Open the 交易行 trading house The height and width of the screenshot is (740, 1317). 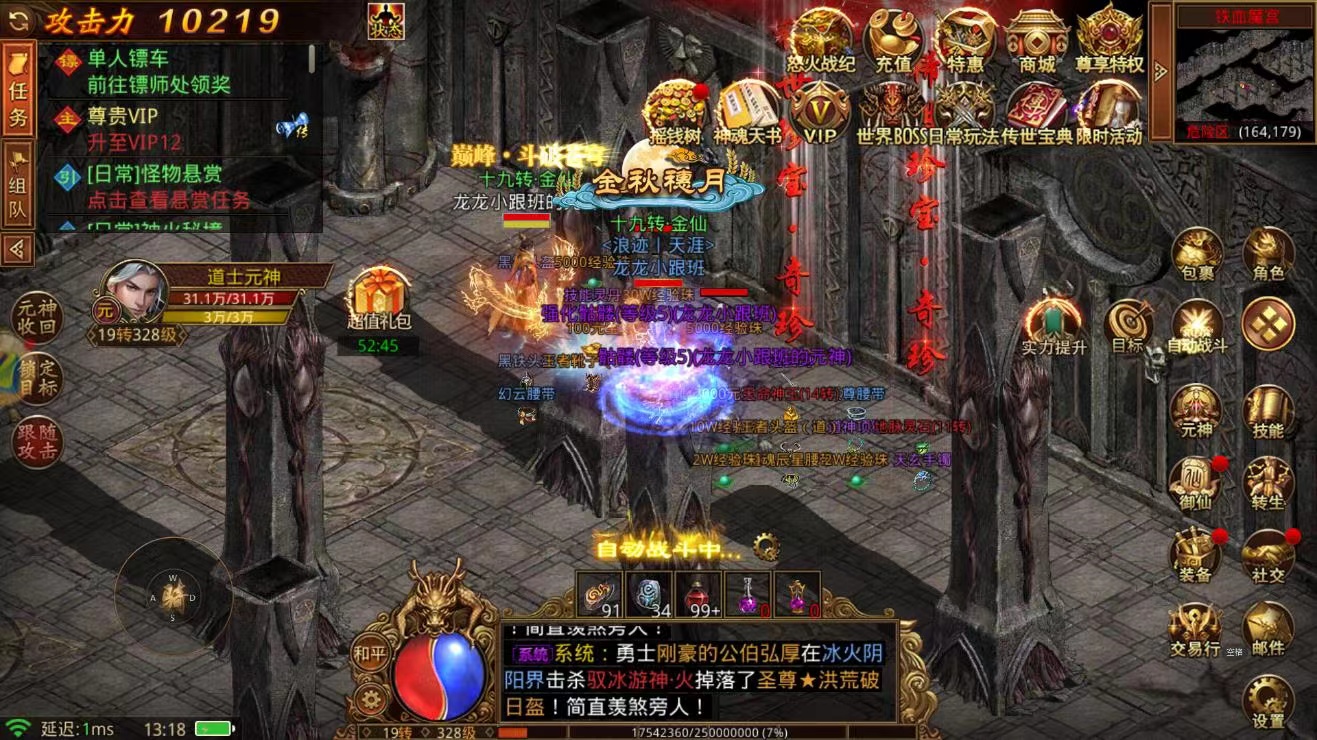click(1196, 628)
